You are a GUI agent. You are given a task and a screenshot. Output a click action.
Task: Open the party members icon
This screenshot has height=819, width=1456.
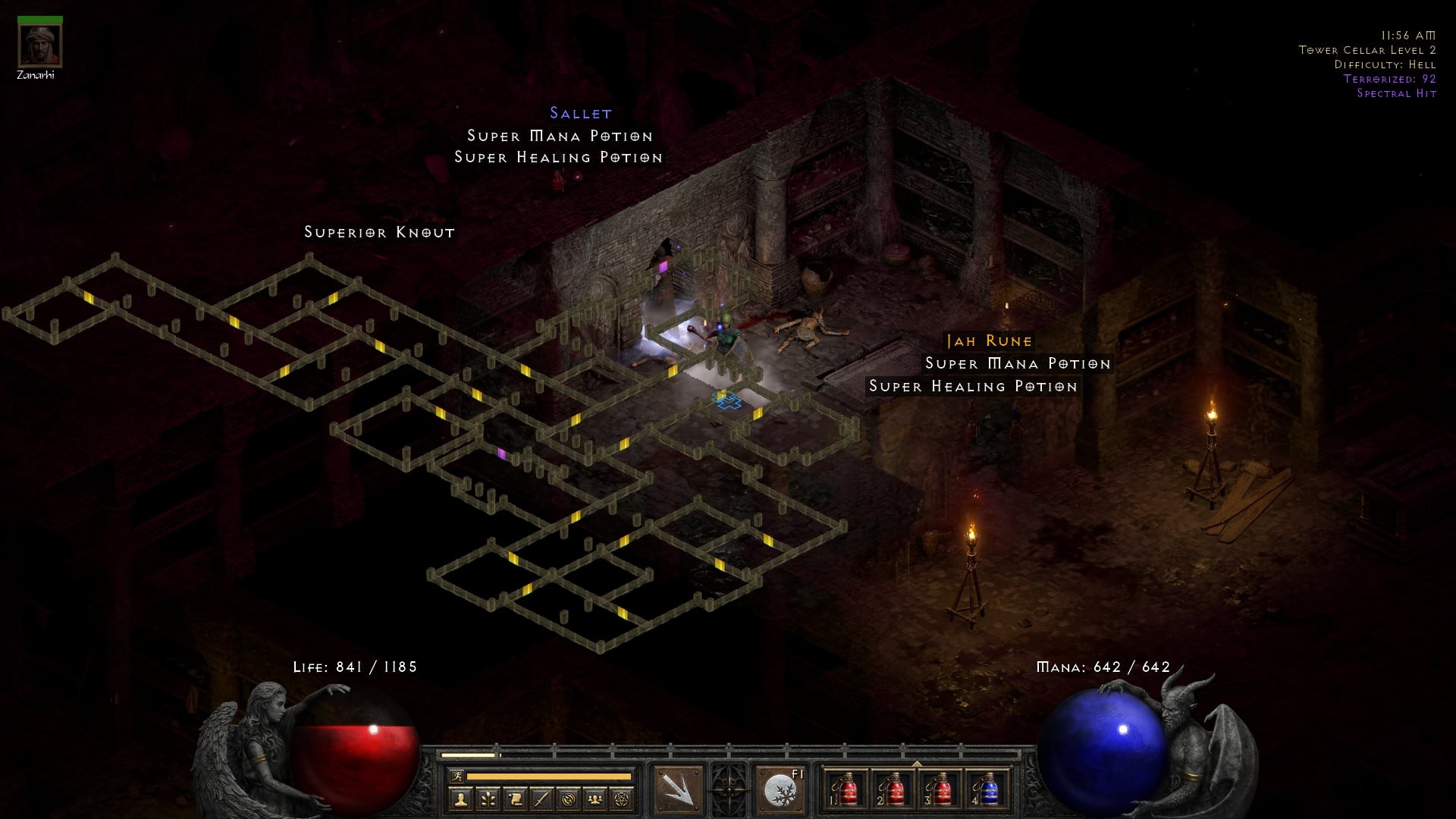[x=596, y=799]
